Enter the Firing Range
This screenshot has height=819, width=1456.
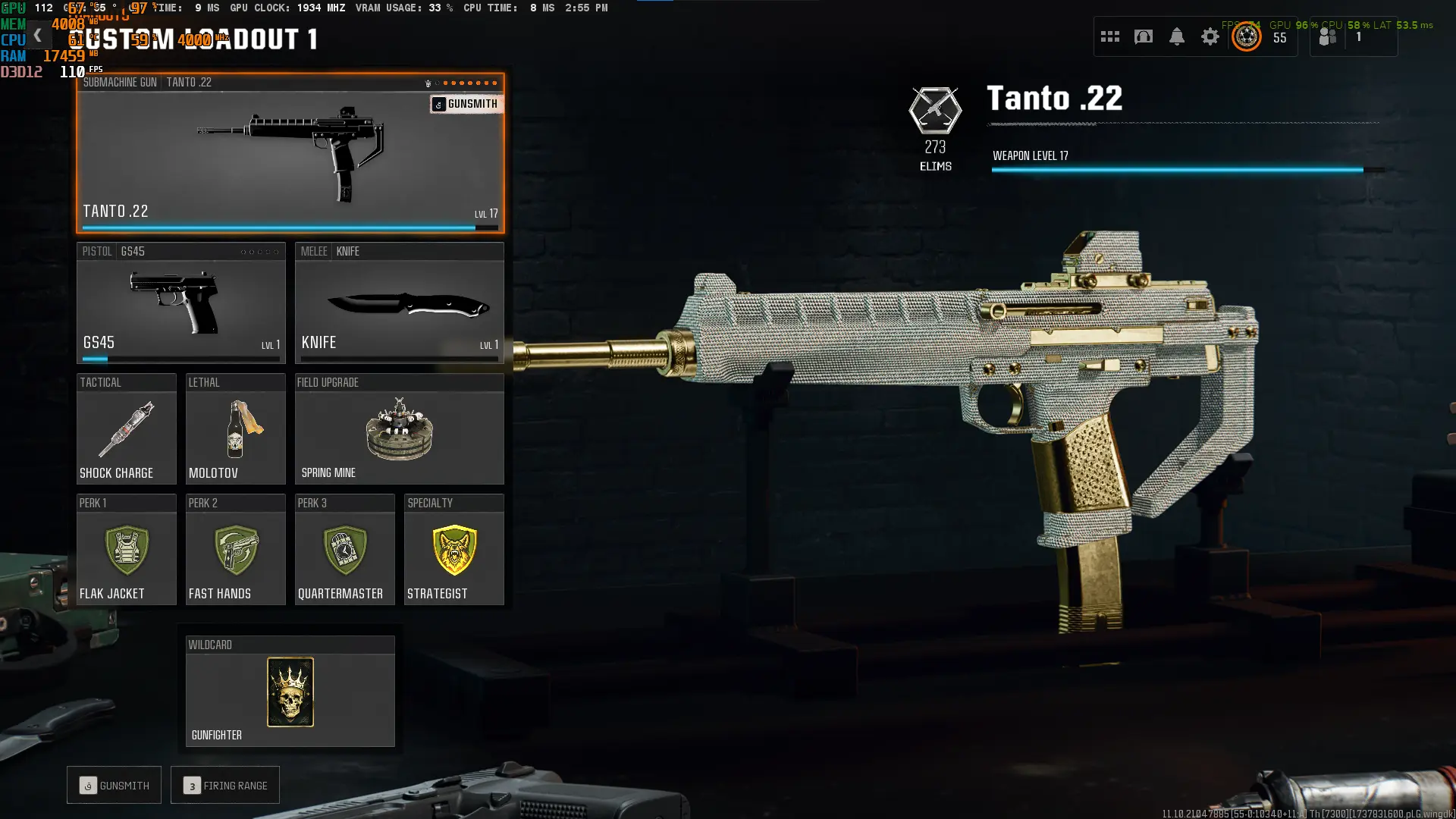pos(225,786)
